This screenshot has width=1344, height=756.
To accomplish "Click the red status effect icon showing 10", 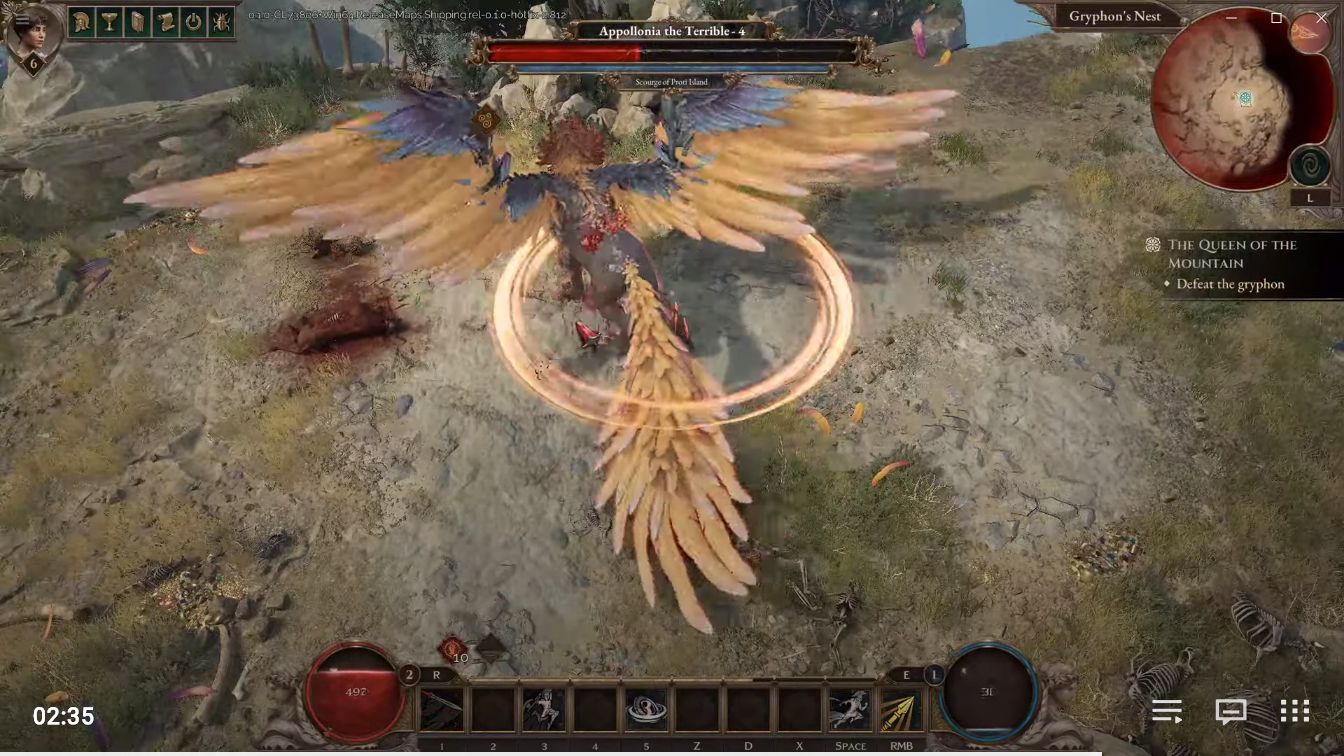I will click(453, 648).
